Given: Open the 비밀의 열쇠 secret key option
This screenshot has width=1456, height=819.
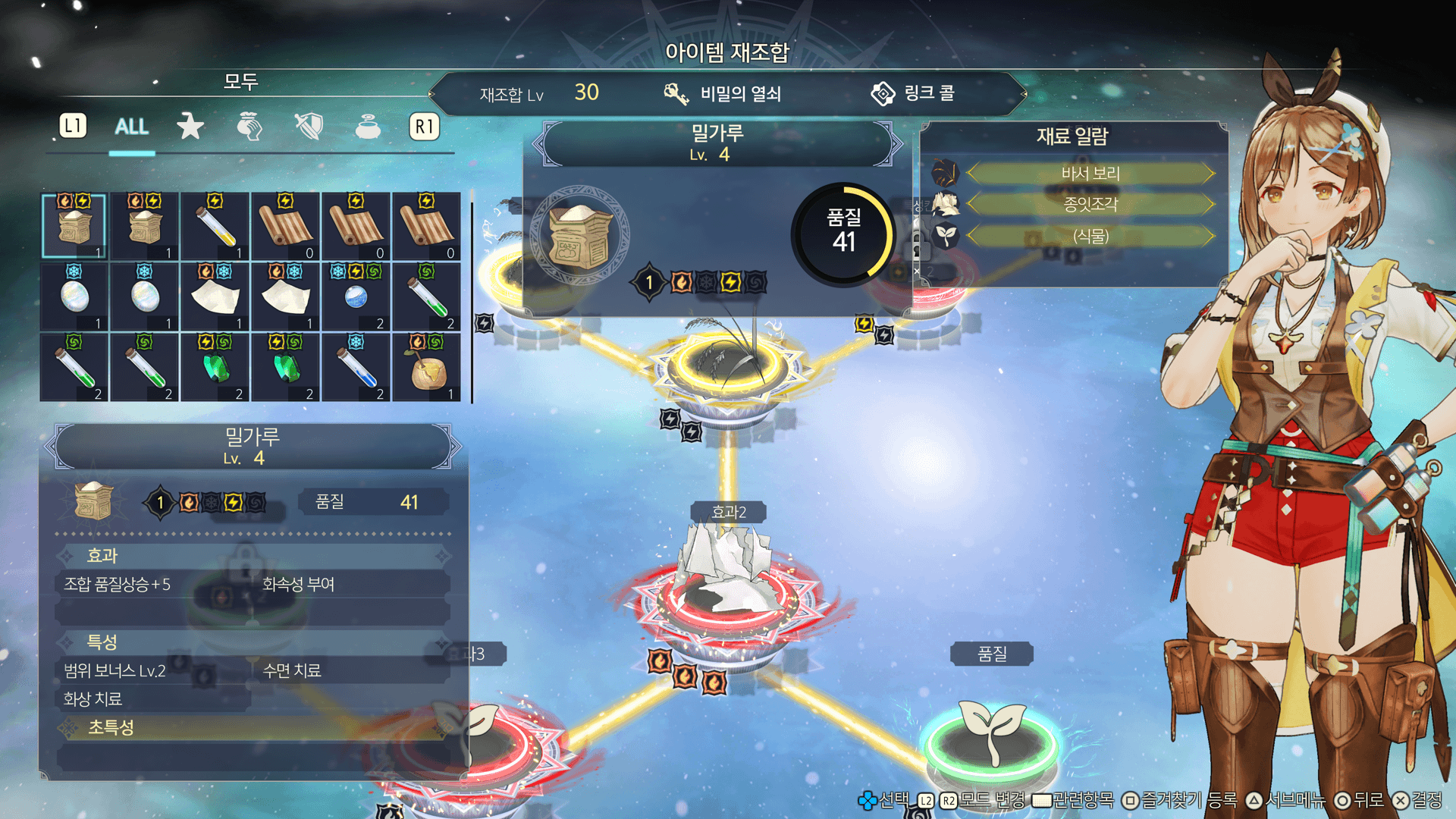Looking at the screenshot, I should pos(723,94).
